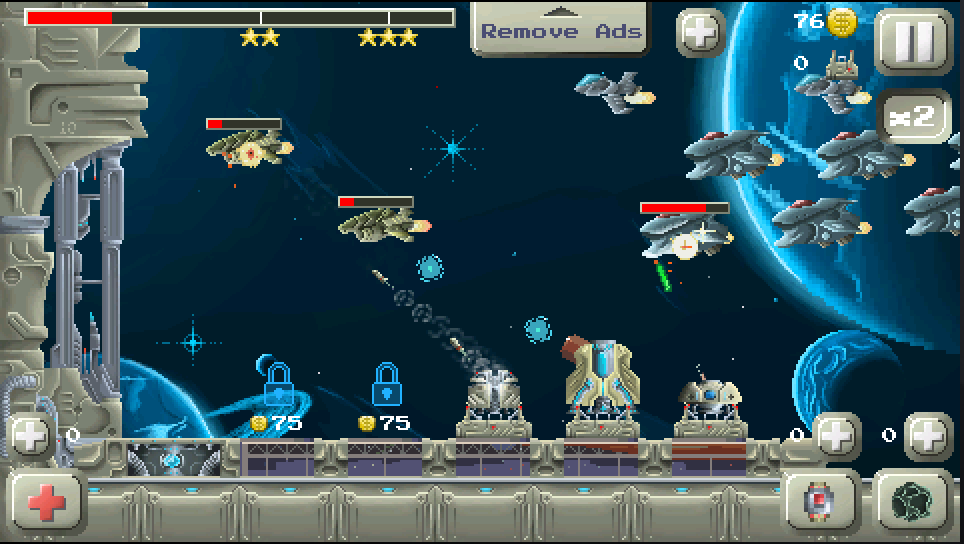Screen dimensions: 964x544
Task: Buy more repairs with the plus above the red cross
Action: point(30,436)
